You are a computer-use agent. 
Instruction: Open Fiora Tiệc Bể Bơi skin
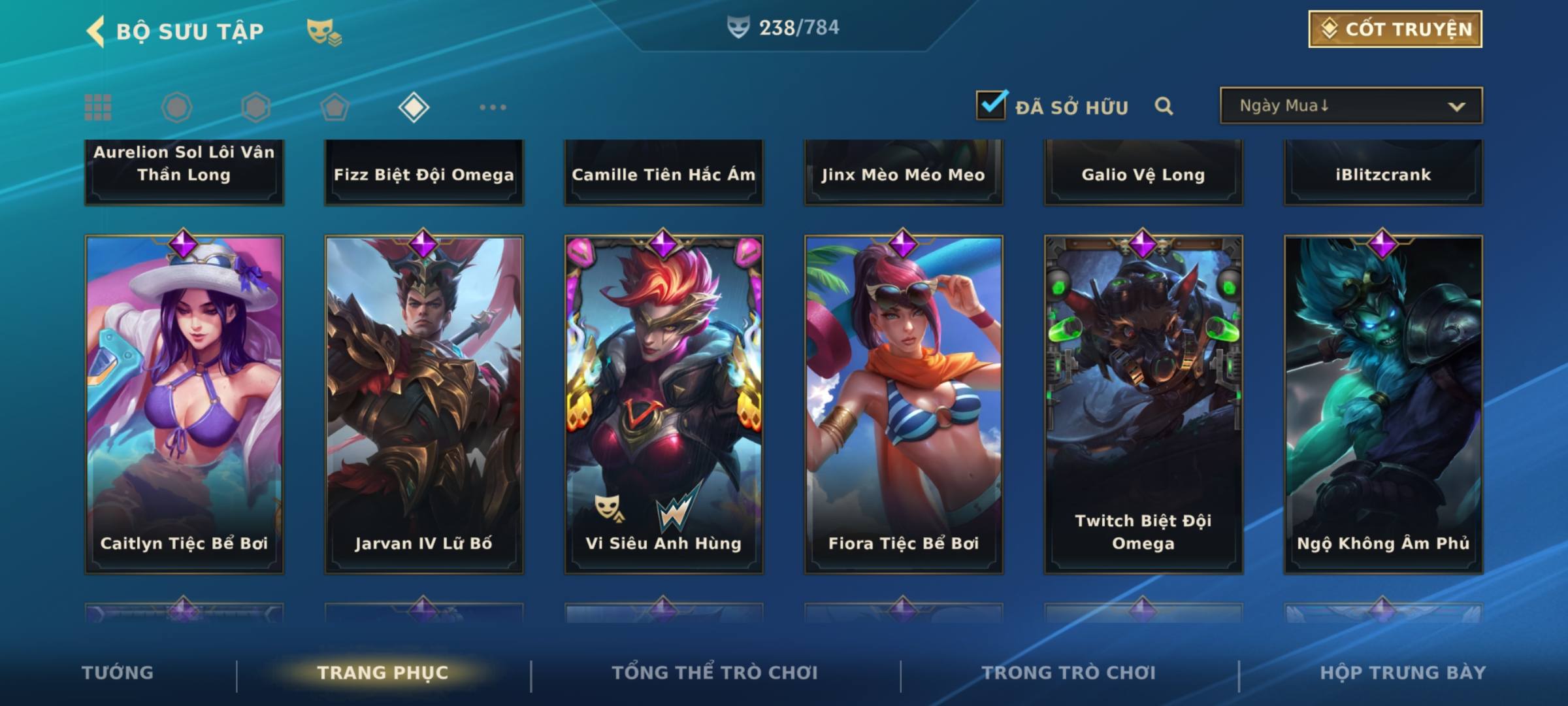click(x=904, y=404)
